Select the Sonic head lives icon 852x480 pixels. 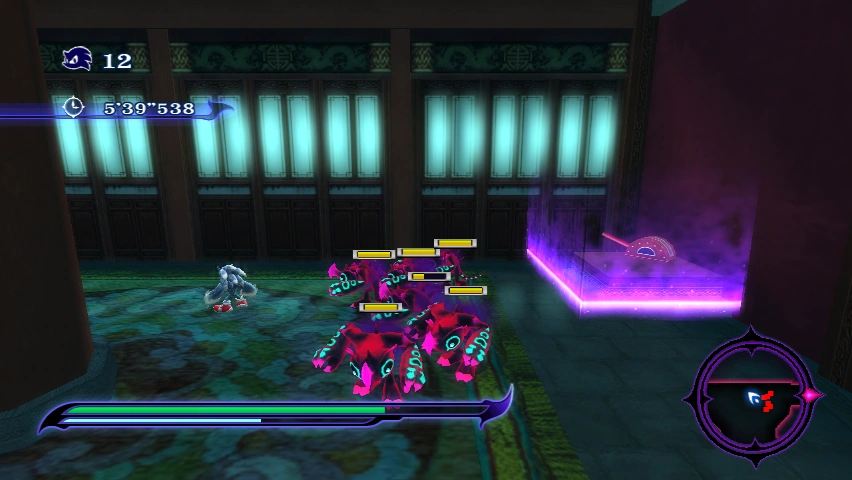click(x=78, y=60)
